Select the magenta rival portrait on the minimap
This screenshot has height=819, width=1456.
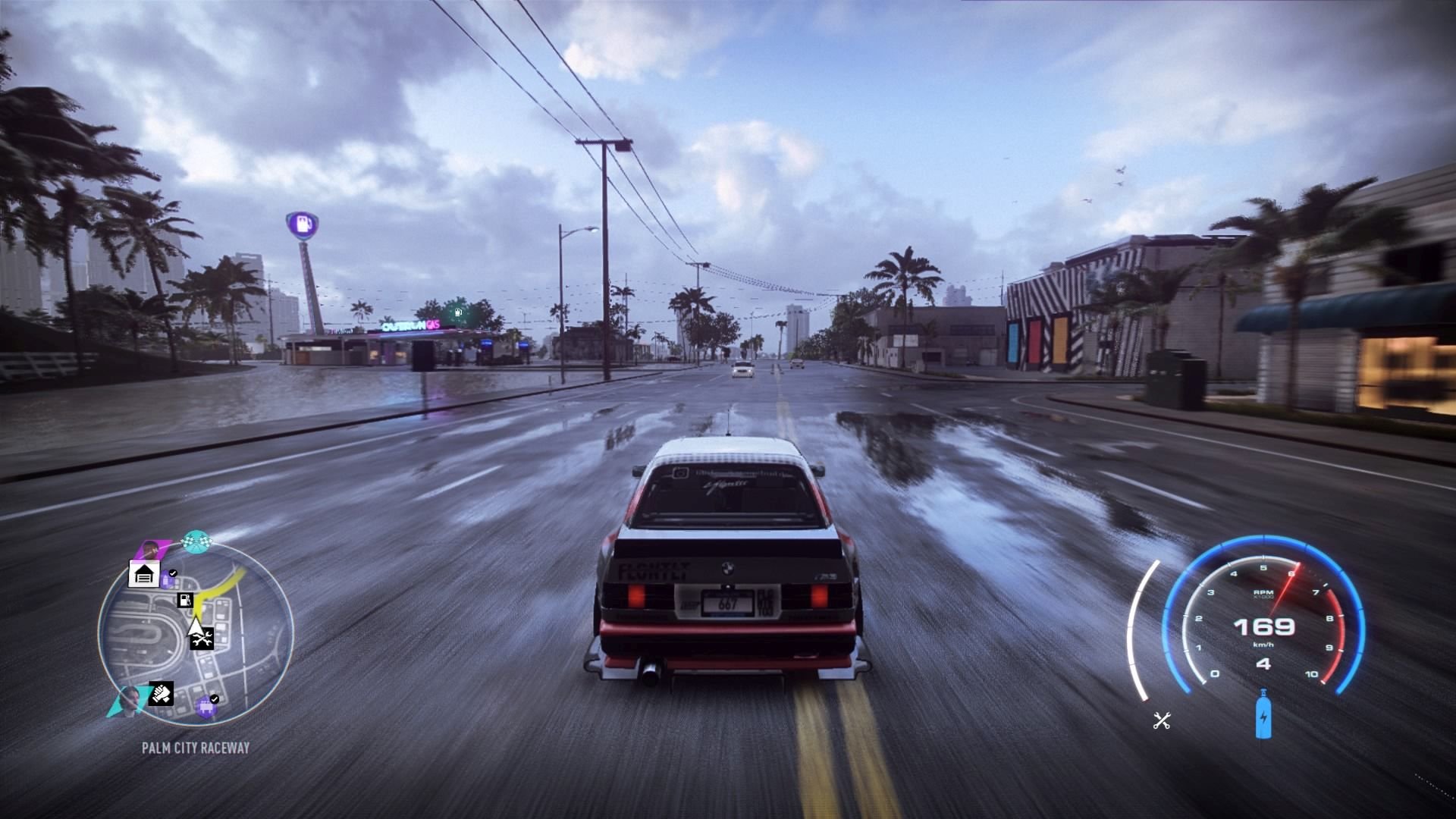coord(149,547)
